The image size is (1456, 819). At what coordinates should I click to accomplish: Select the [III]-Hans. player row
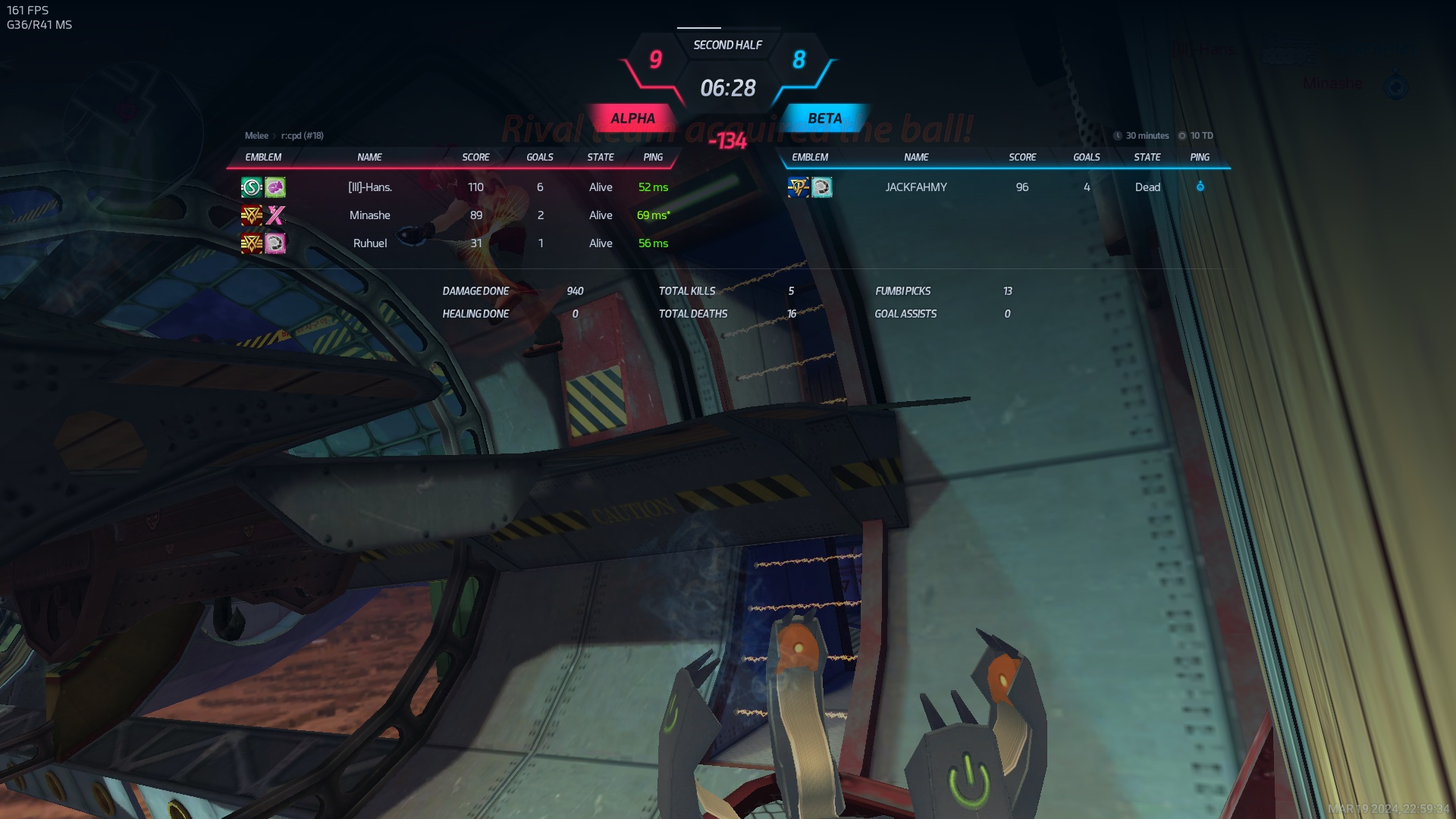pyautogui.click(x=370, y=187)
